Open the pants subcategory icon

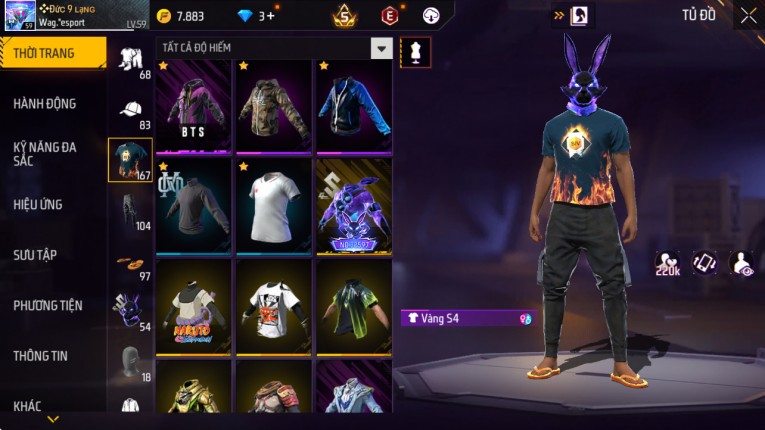point(130,210)
